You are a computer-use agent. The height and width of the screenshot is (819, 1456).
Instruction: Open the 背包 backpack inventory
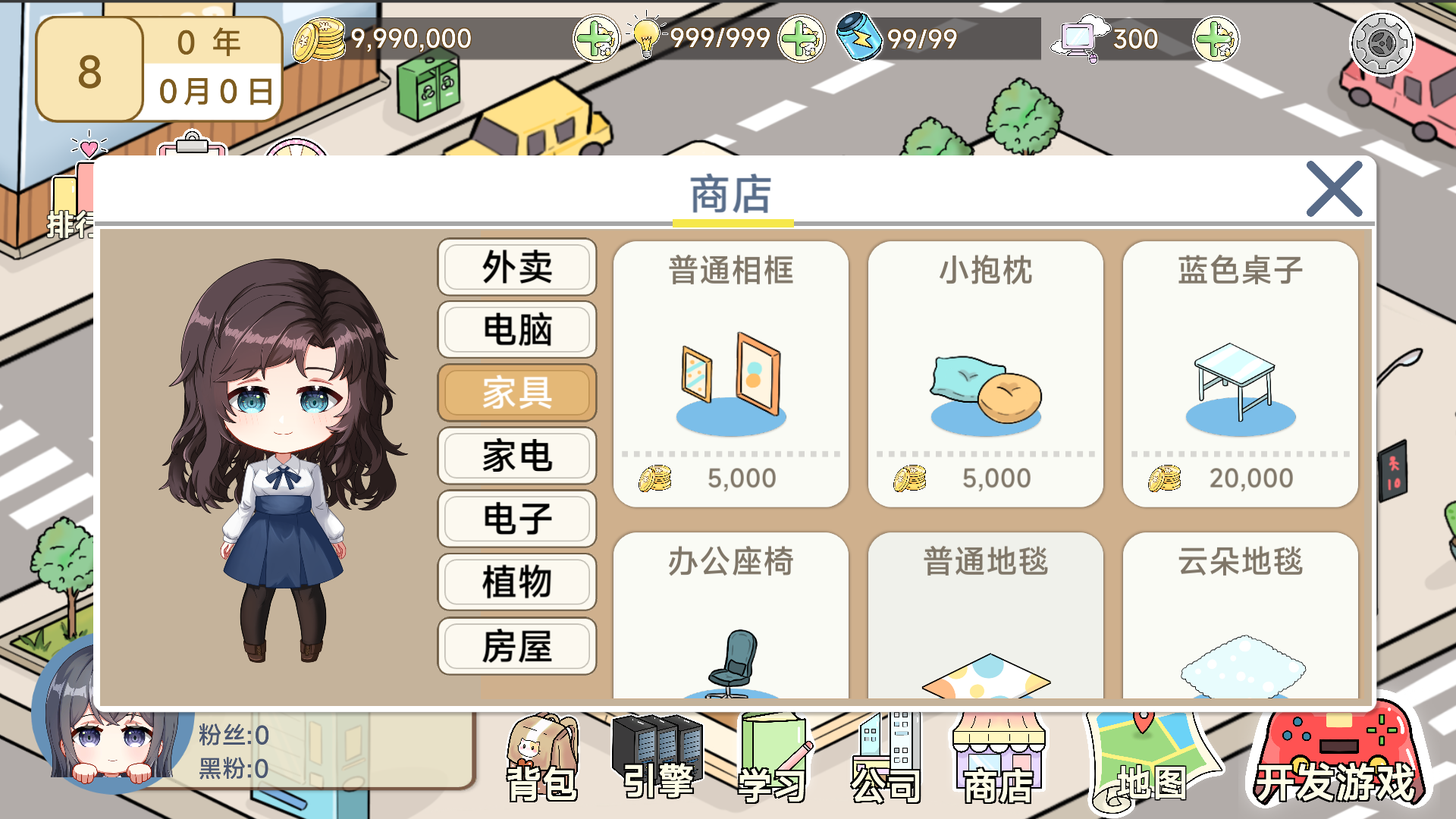coord(542,758)
